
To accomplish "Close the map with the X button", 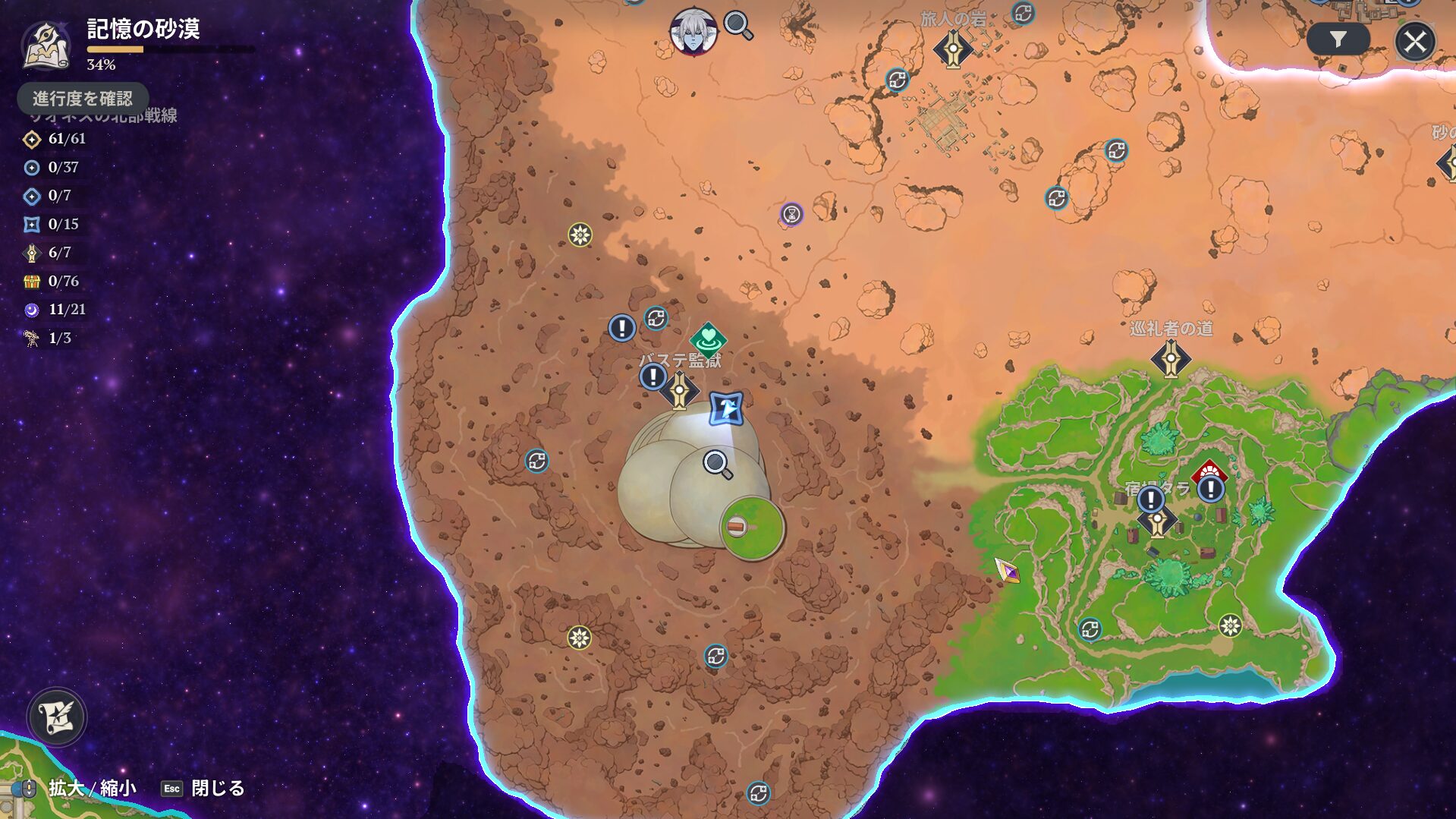I will 1414,41.
